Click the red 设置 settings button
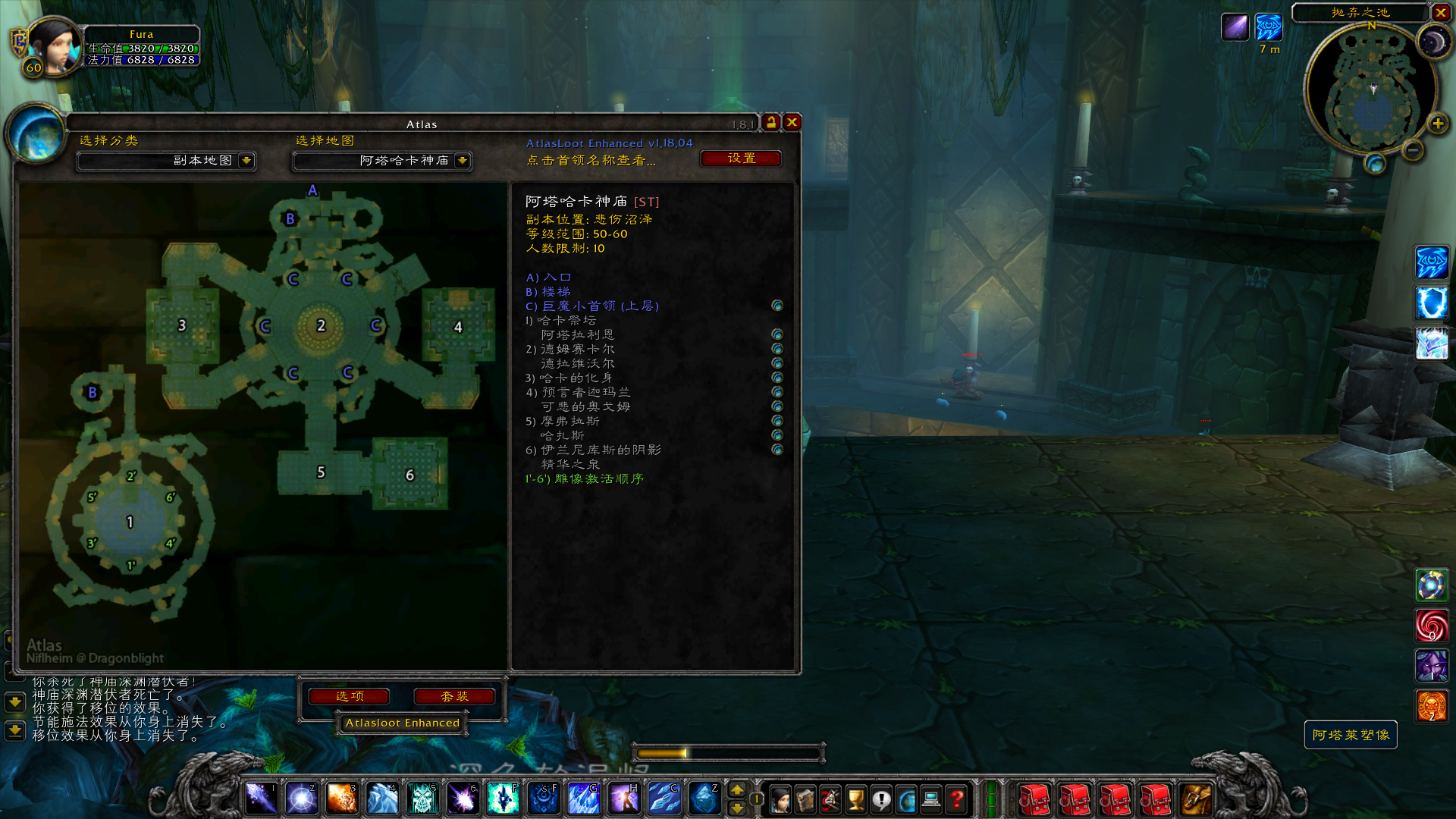 (x=741, y=158)
